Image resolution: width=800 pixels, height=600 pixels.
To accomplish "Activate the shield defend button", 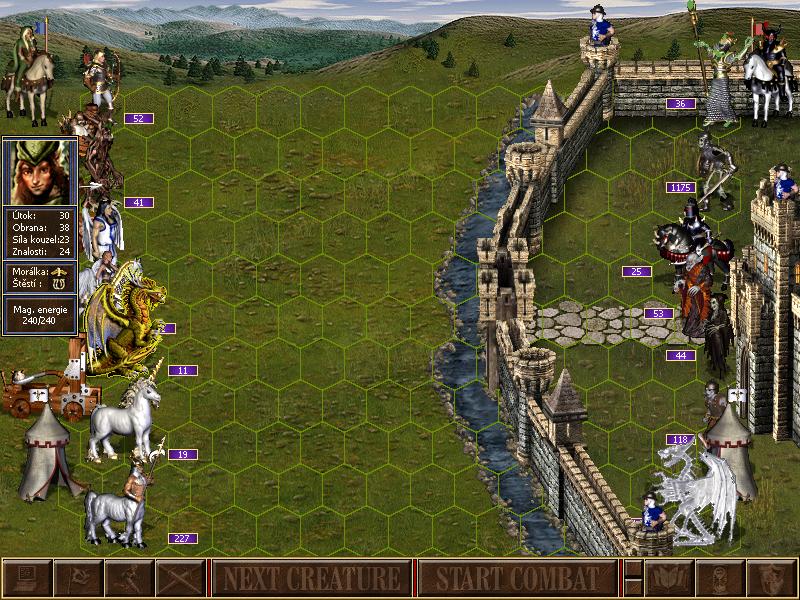I will click(x=772, y=578).
